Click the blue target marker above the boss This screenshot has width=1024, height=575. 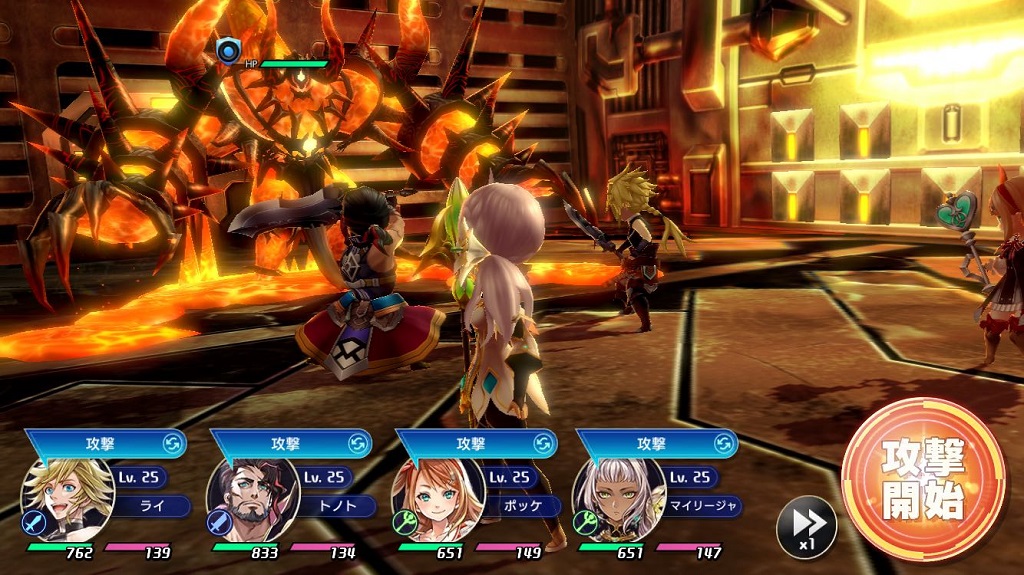click(228, 50)
